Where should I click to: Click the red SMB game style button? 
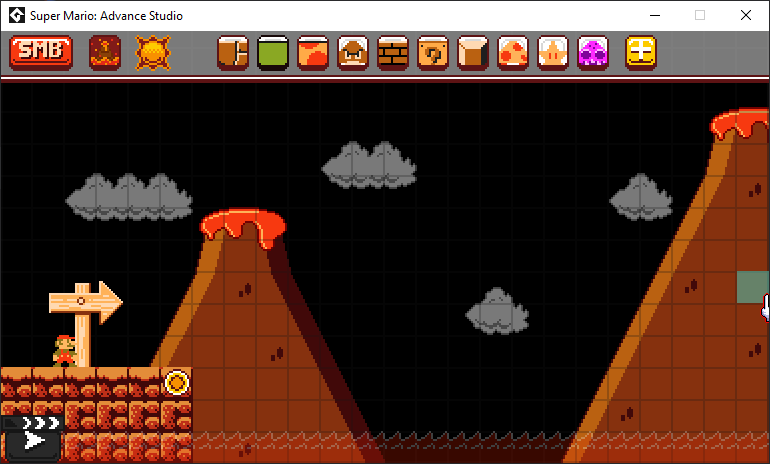pyautogui.click(x=40, y=52)
